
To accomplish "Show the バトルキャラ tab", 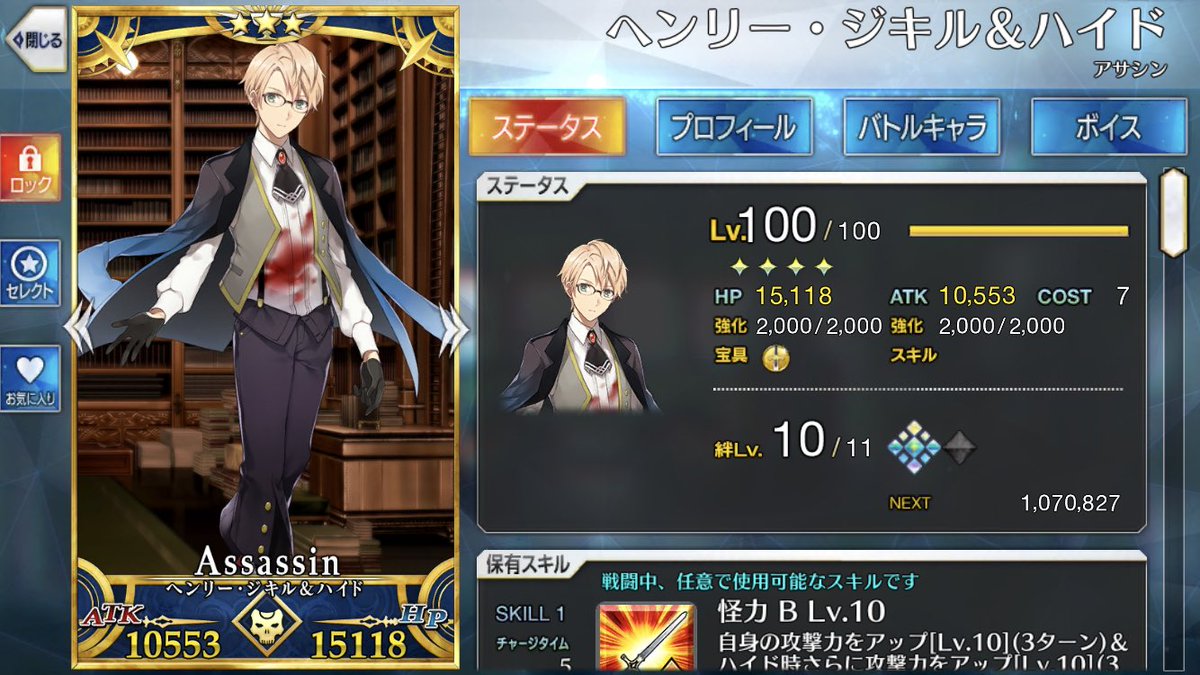I will click(921, 127).
